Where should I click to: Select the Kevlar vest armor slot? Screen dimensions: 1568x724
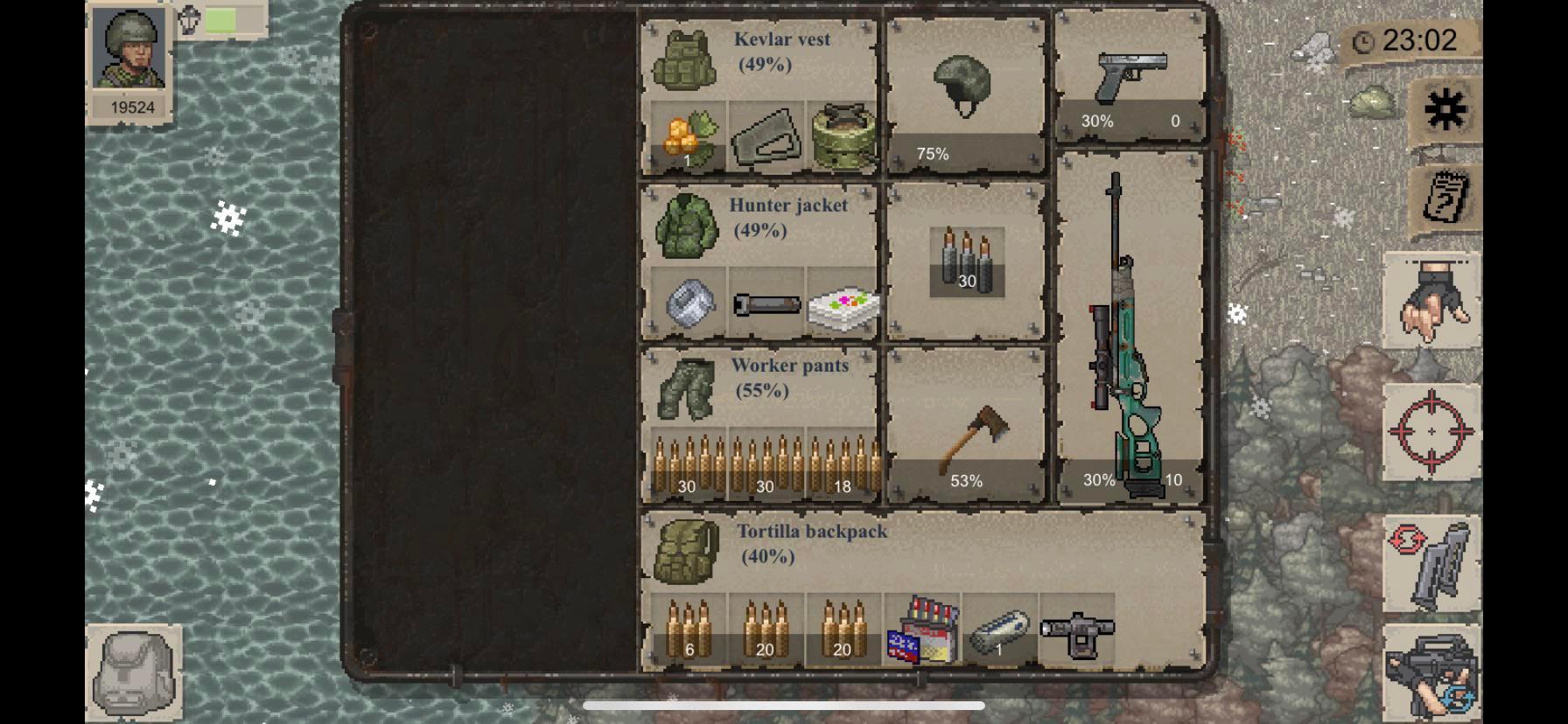point(686,61)
